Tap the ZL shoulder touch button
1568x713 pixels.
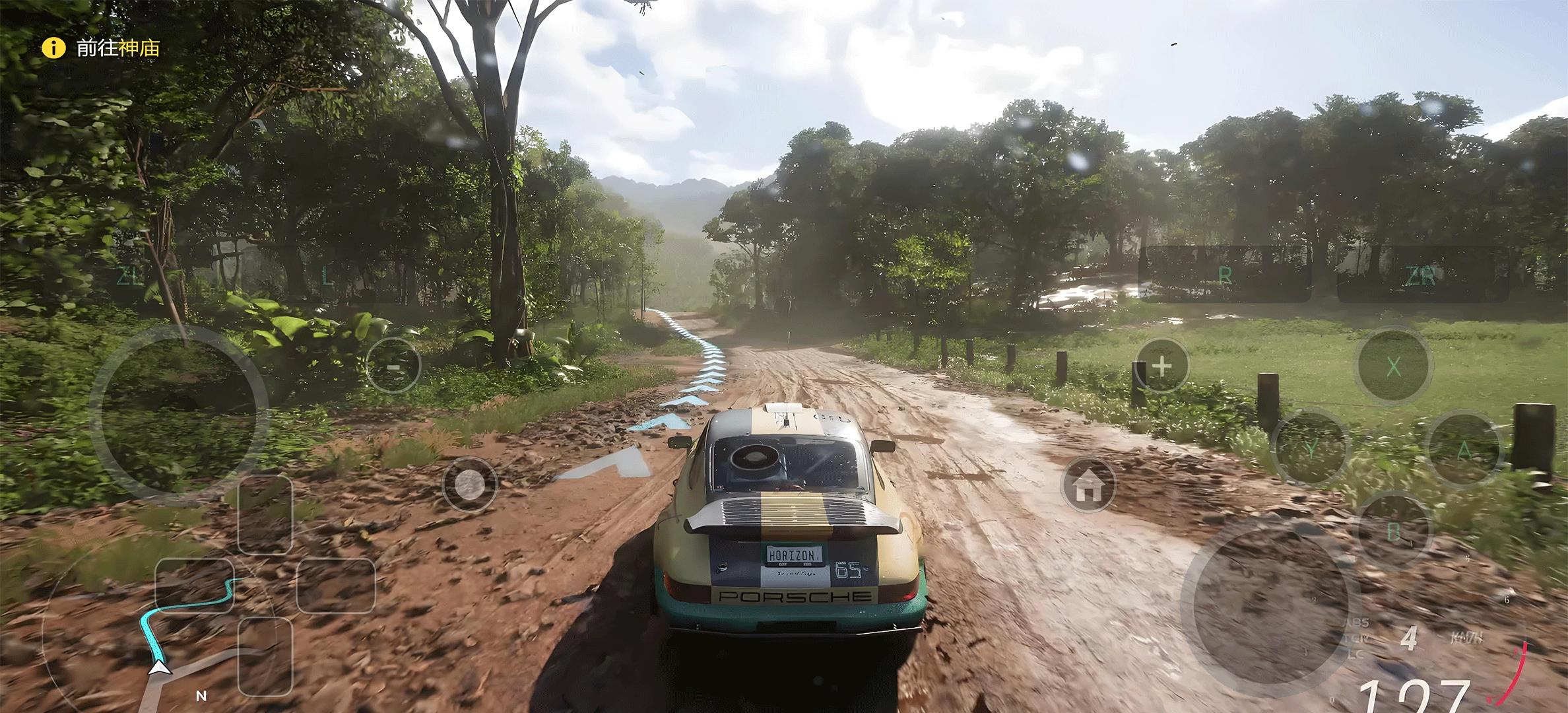(x=129, y=275)
